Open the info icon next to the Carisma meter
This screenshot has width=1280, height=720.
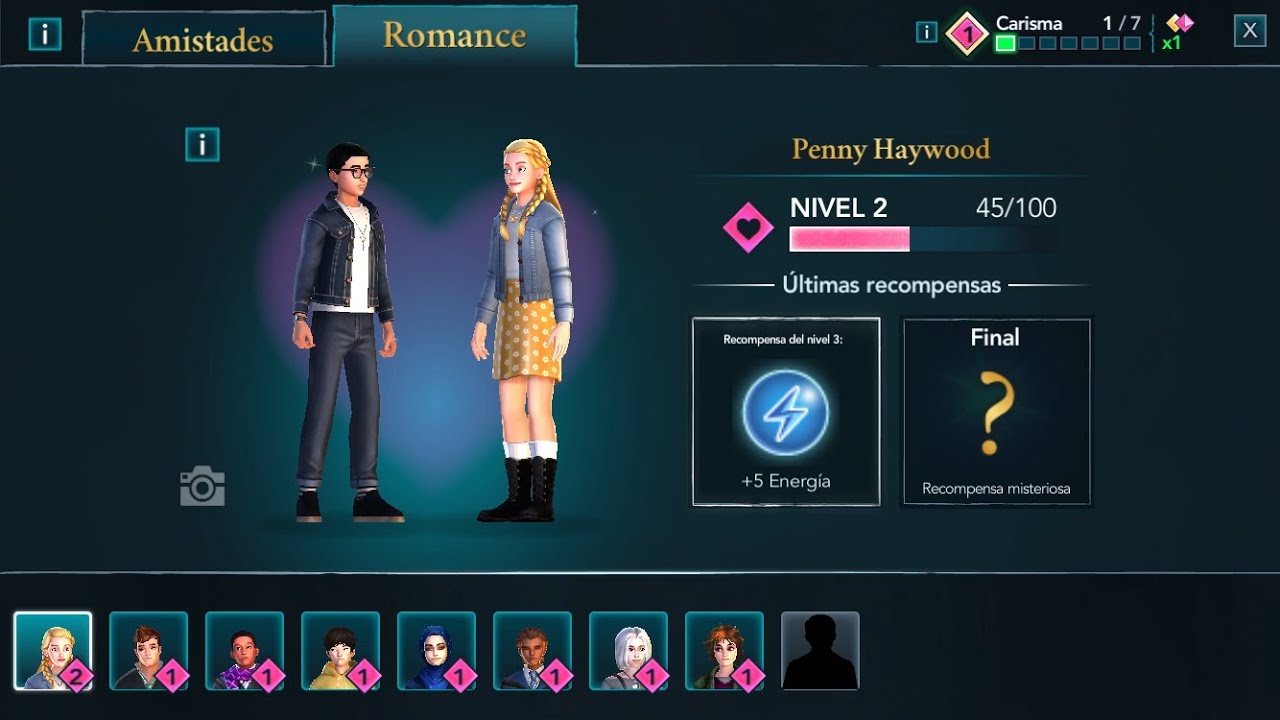[x=925, y=31]
